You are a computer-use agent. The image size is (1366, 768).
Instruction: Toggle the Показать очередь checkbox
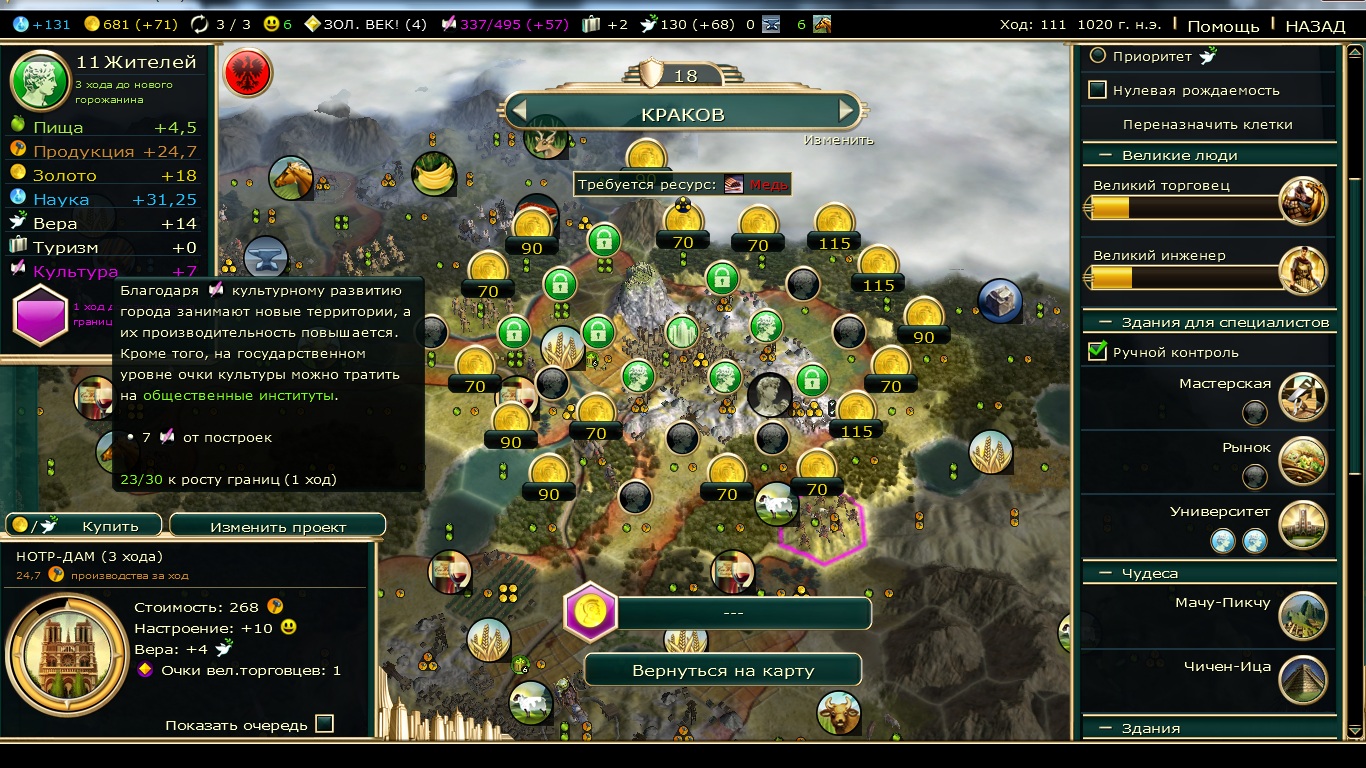point(324,724)
